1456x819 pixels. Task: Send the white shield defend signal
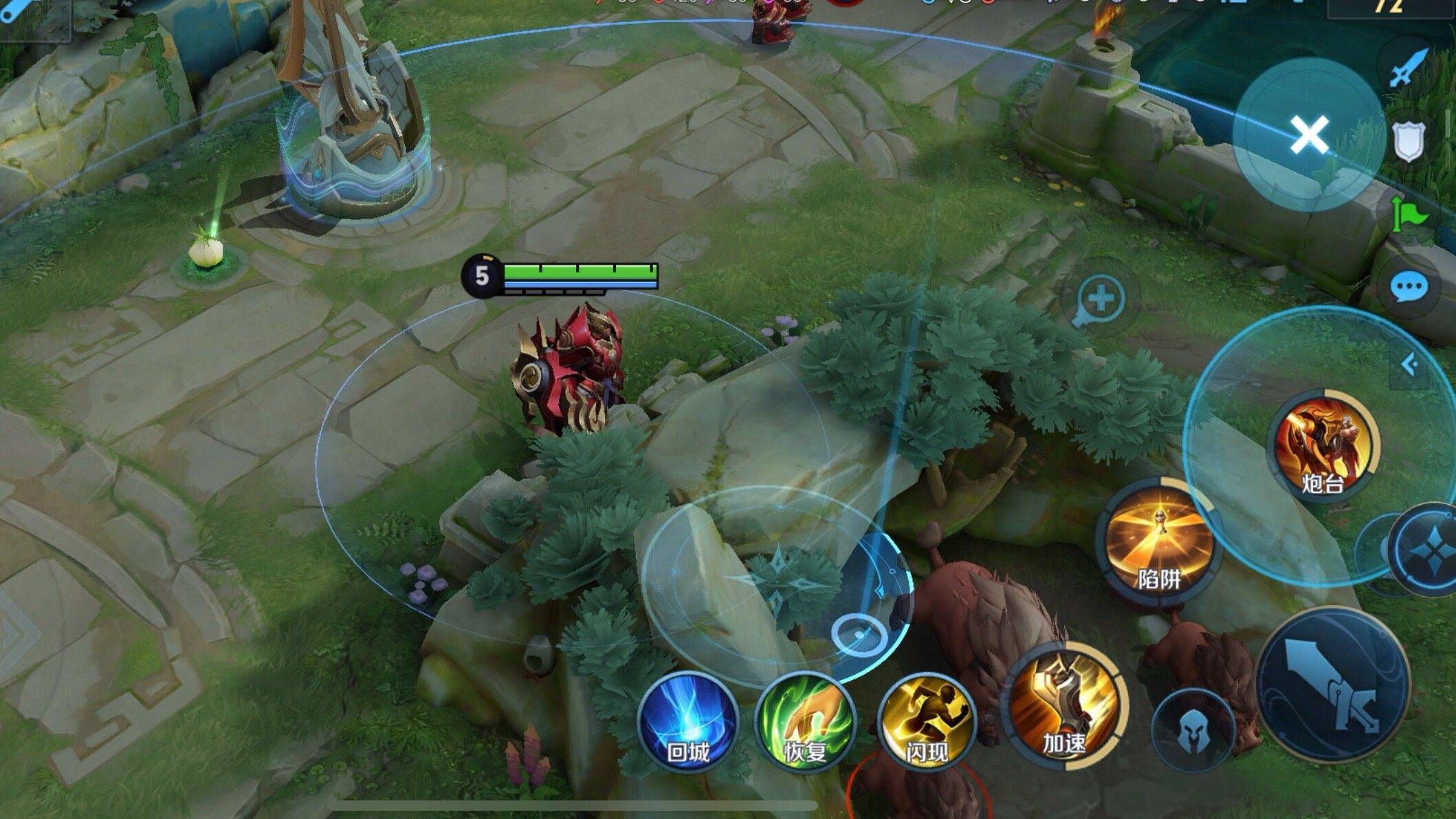1407,141
